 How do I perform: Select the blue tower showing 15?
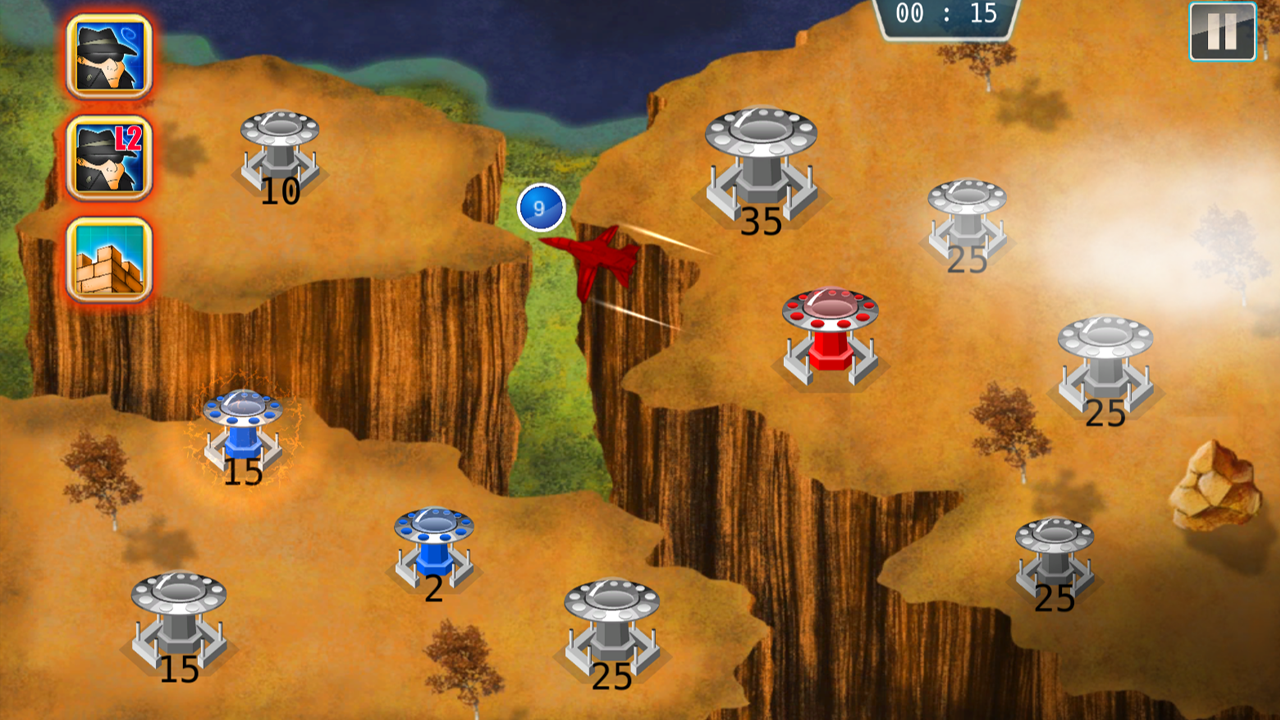[240, 430]
